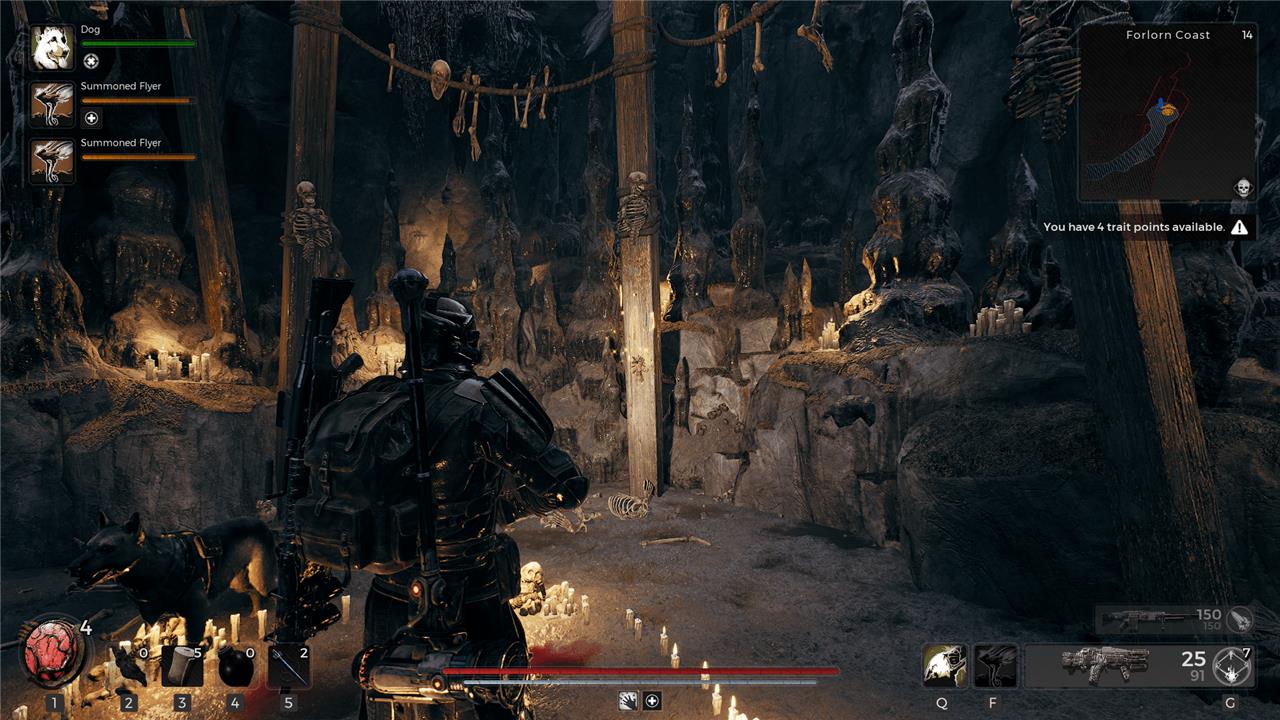The height and width of the screenshot is (720, 1280).
Task: Select the dark feathered item in slot 2
Action: [128, 667]
